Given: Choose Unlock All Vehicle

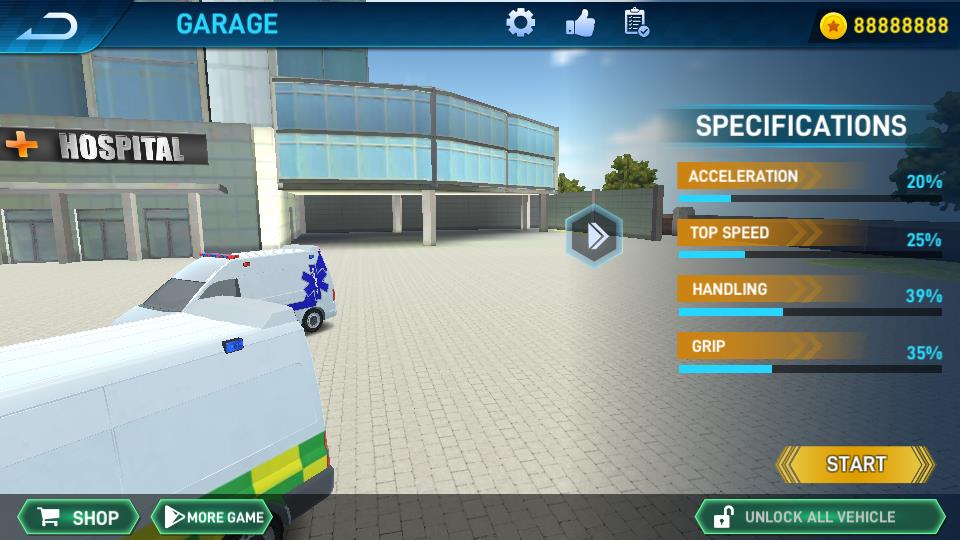Looking at the screenshot, I should point(819,517).
